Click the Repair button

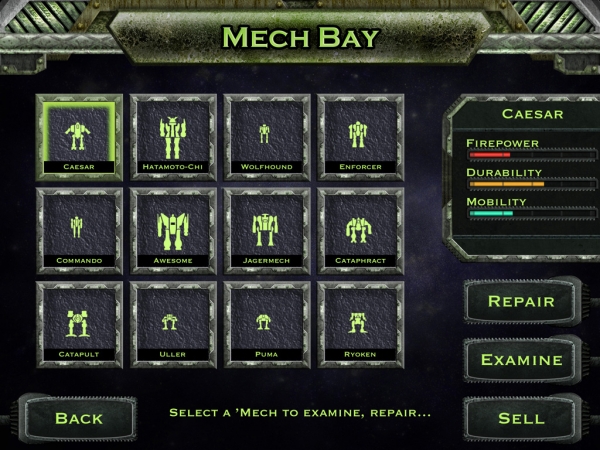pos(521,301)
